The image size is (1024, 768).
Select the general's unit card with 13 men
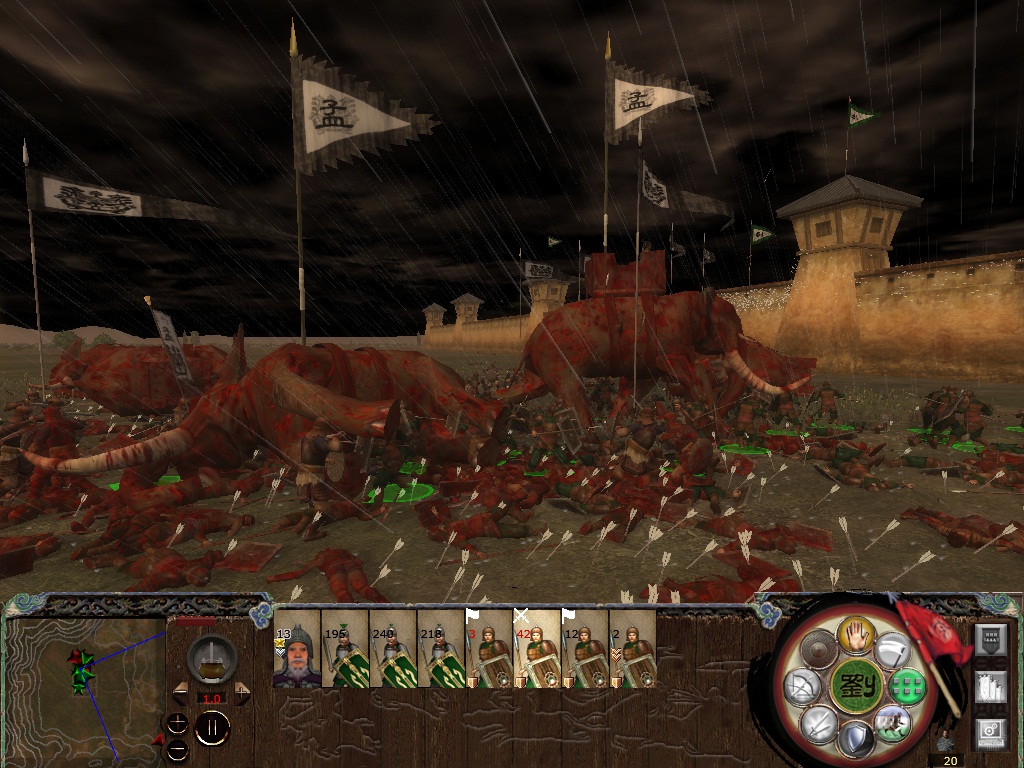coord(297,649)
